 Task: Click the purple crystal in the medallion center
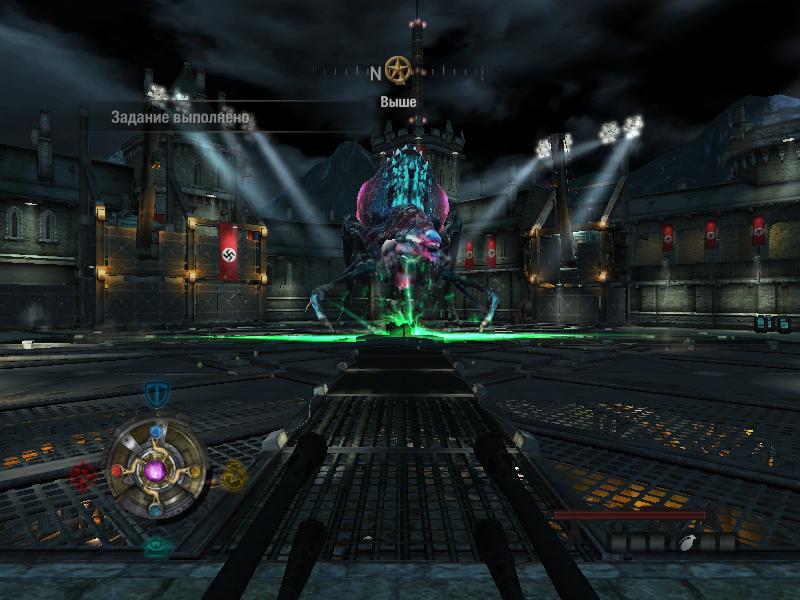click(x=155, y=470)
